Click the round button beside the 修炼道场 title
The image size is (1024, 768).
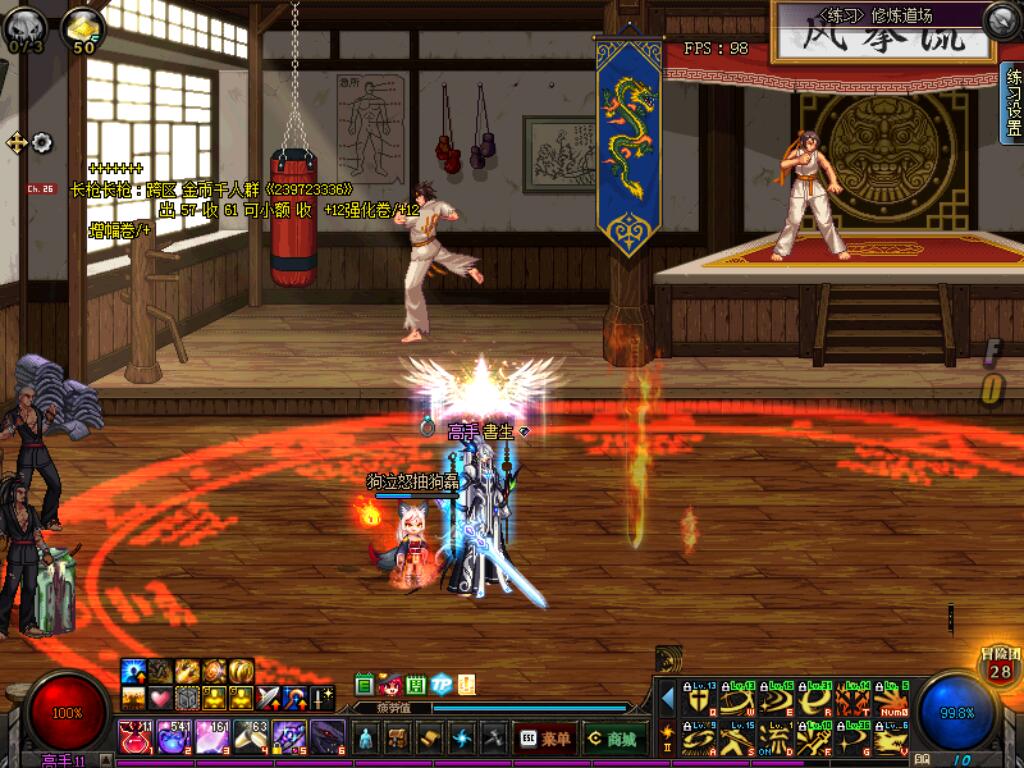coord(1000,20)
